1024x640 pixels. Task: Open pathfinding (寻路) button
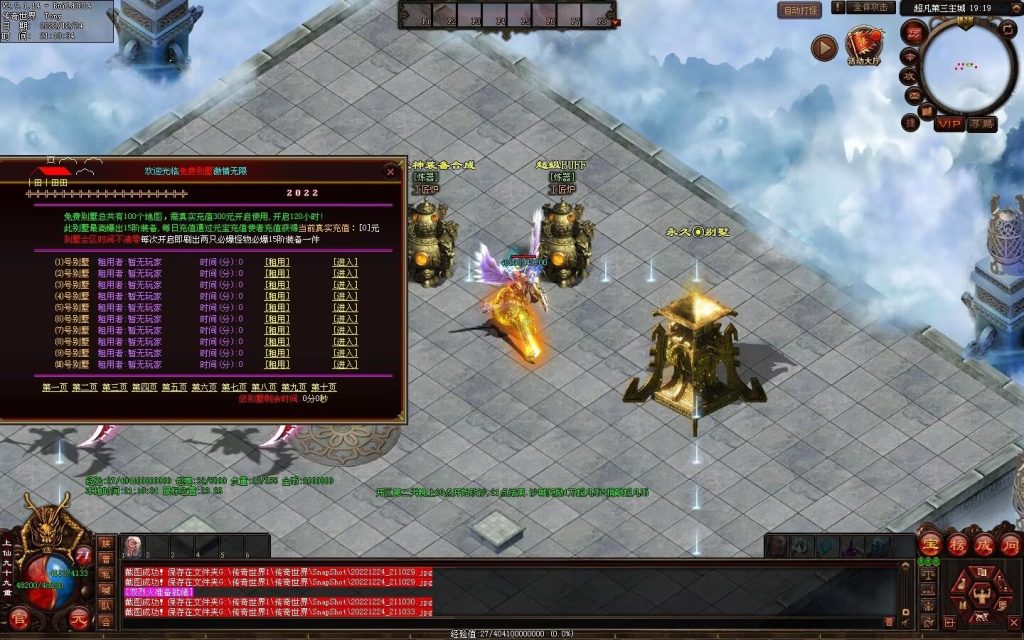coord(982,124)
